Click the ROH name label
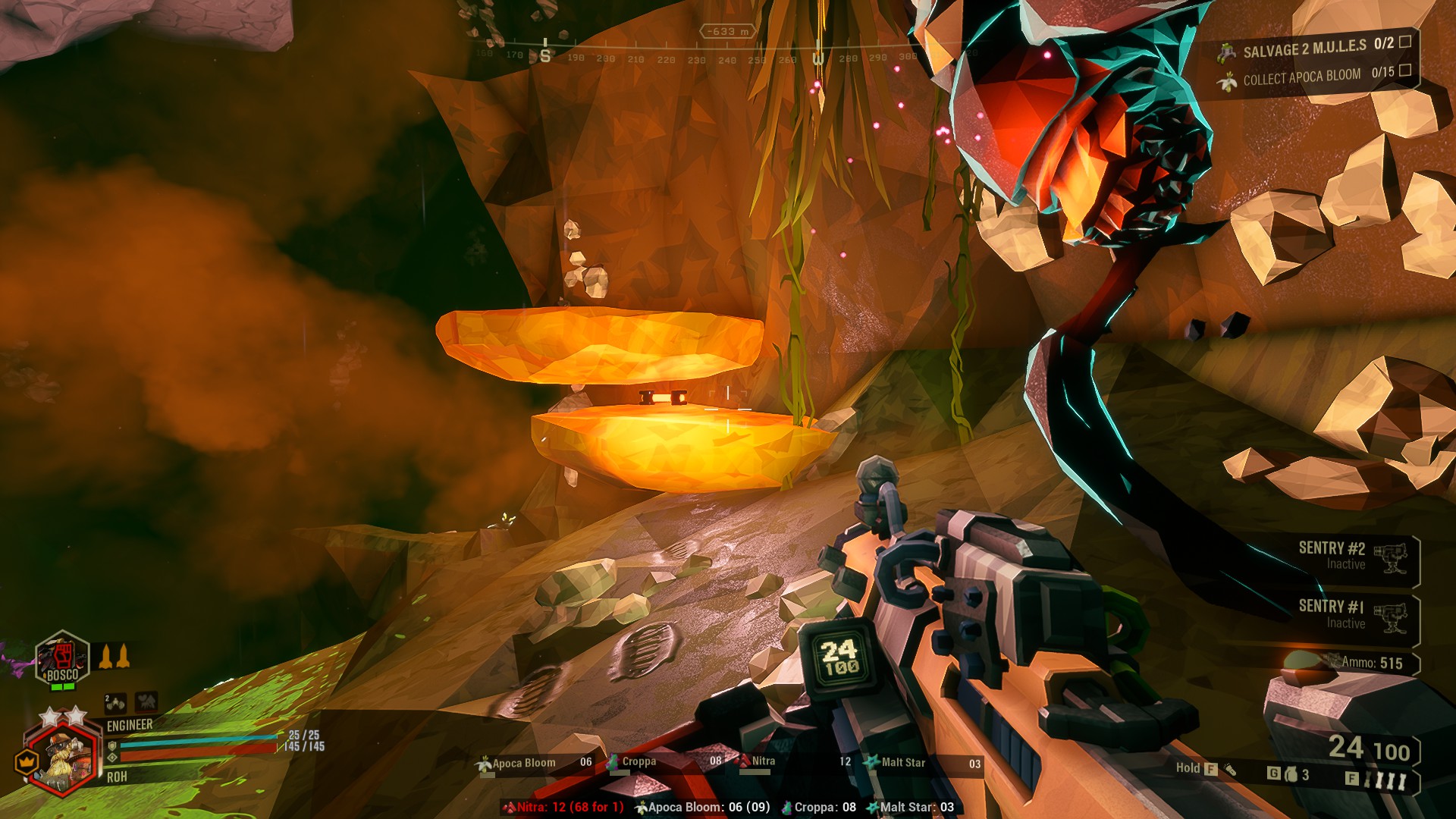 point(118,775)
